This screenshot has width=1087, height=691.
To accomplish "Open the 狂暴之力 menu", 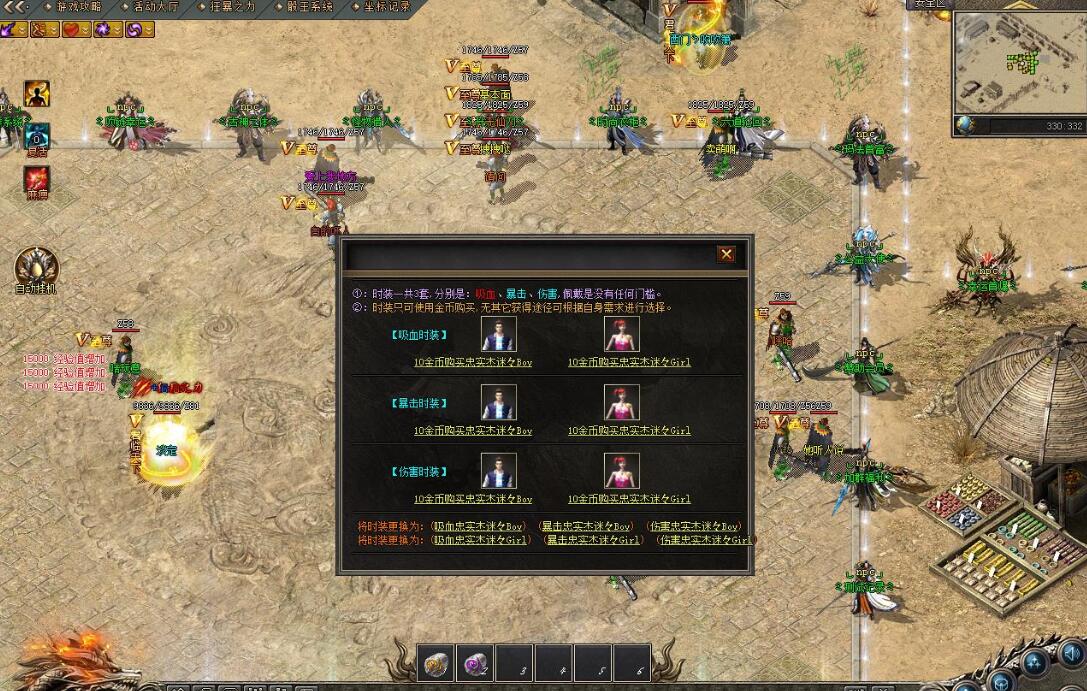I will click(x=232, y=6).
